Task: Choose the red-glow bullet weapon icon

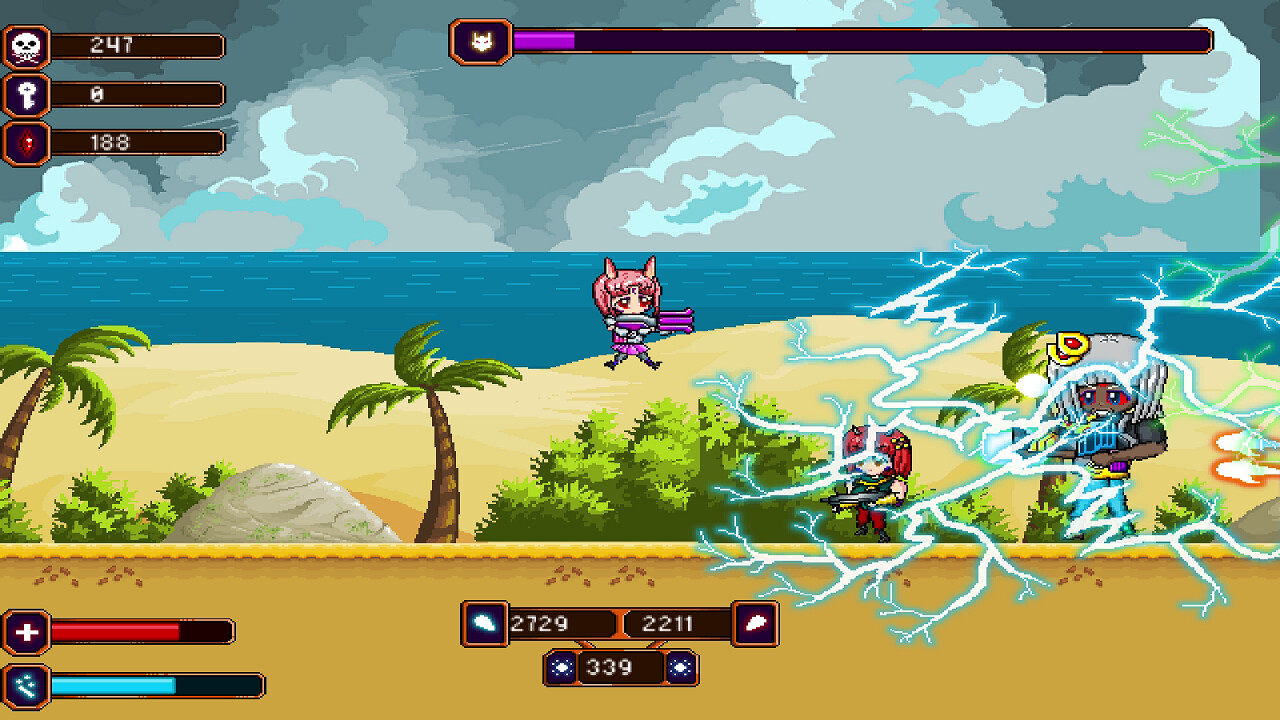Action: [755, 624]
